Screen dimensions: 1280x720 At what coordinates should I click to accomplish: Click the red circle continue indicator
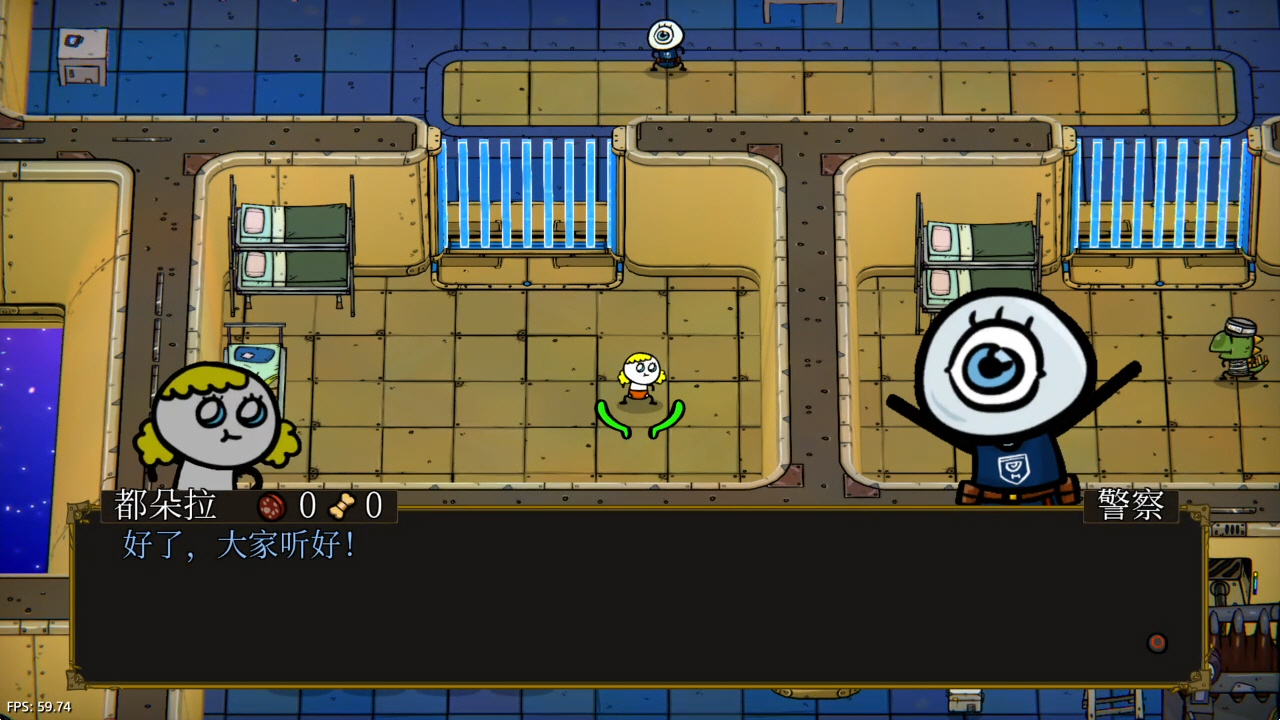(1157, 643)
